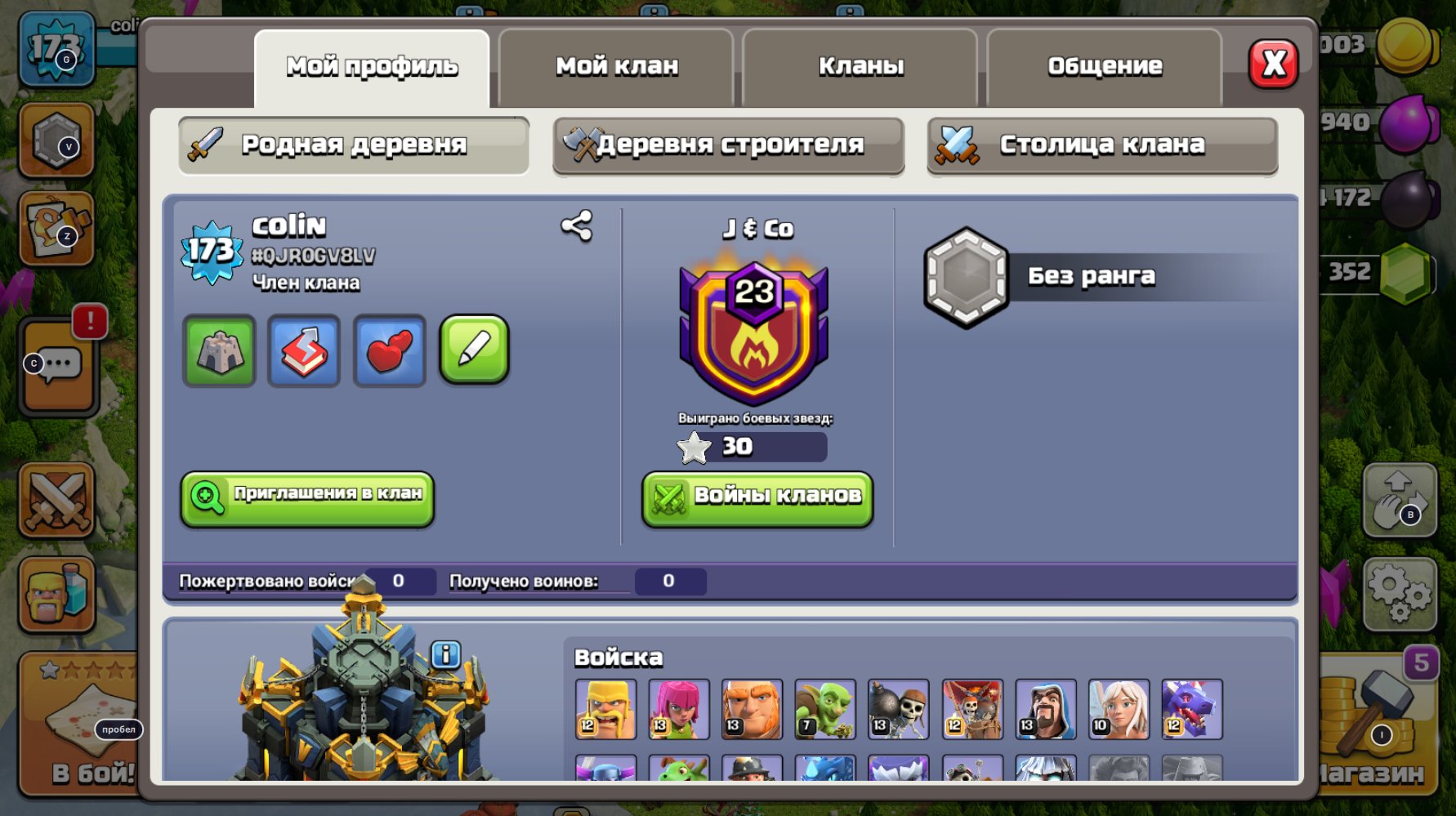This screenshot has height=816, width=1456.
Task: Share the profile using the share icon
Action: pos(575,229)
